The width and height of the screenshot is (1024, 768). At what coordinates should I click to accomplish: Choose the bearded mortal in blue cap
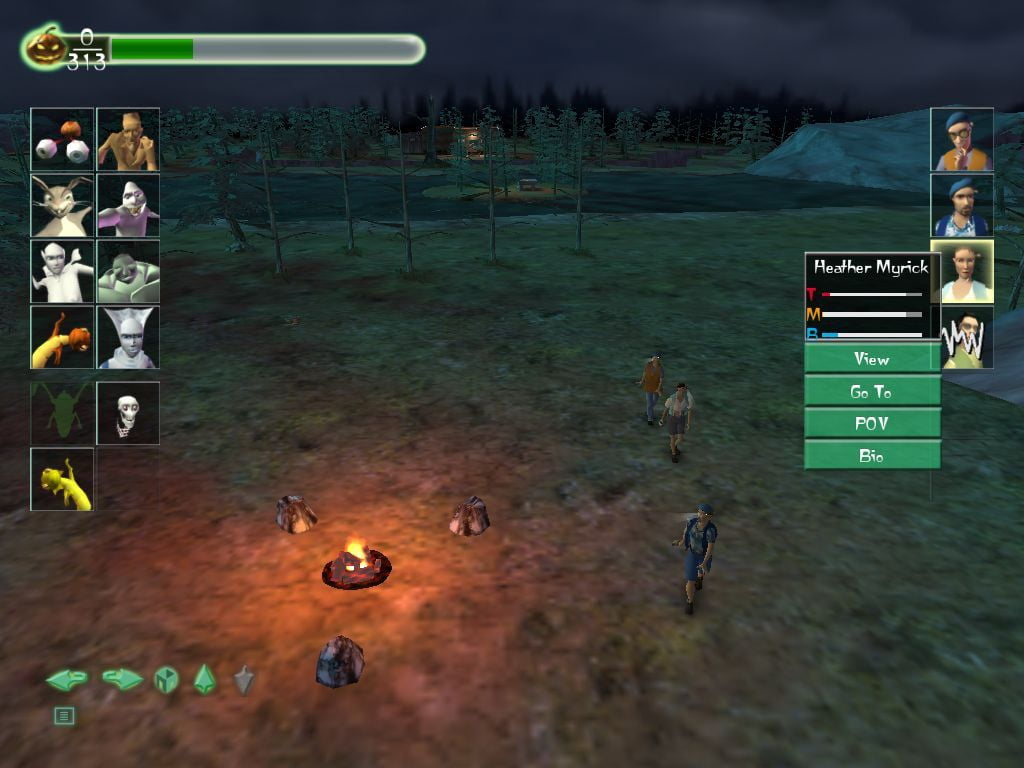[x=962, y=206]
